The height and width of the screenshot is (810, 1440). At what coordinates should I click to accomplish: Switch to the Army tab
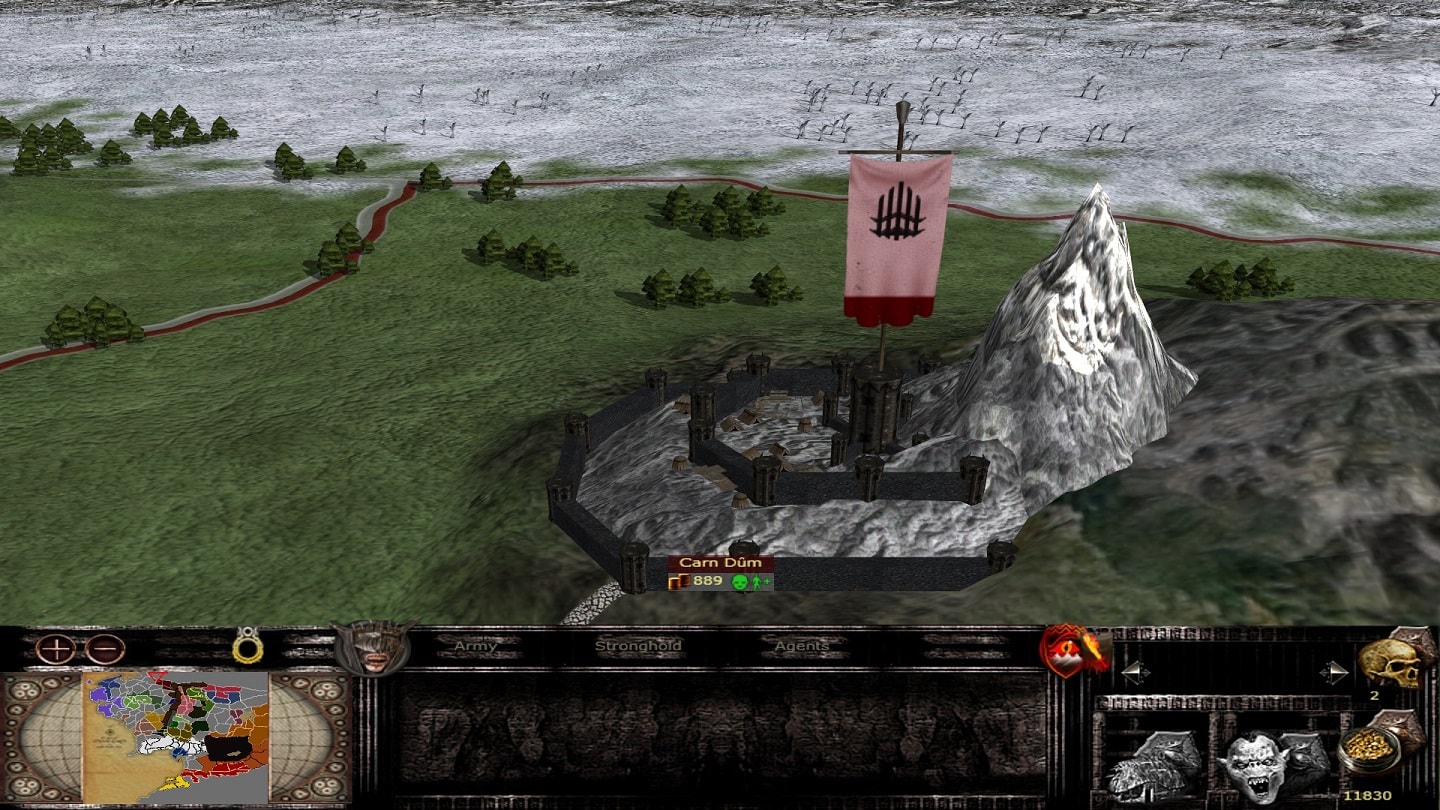tap(475, 646)
